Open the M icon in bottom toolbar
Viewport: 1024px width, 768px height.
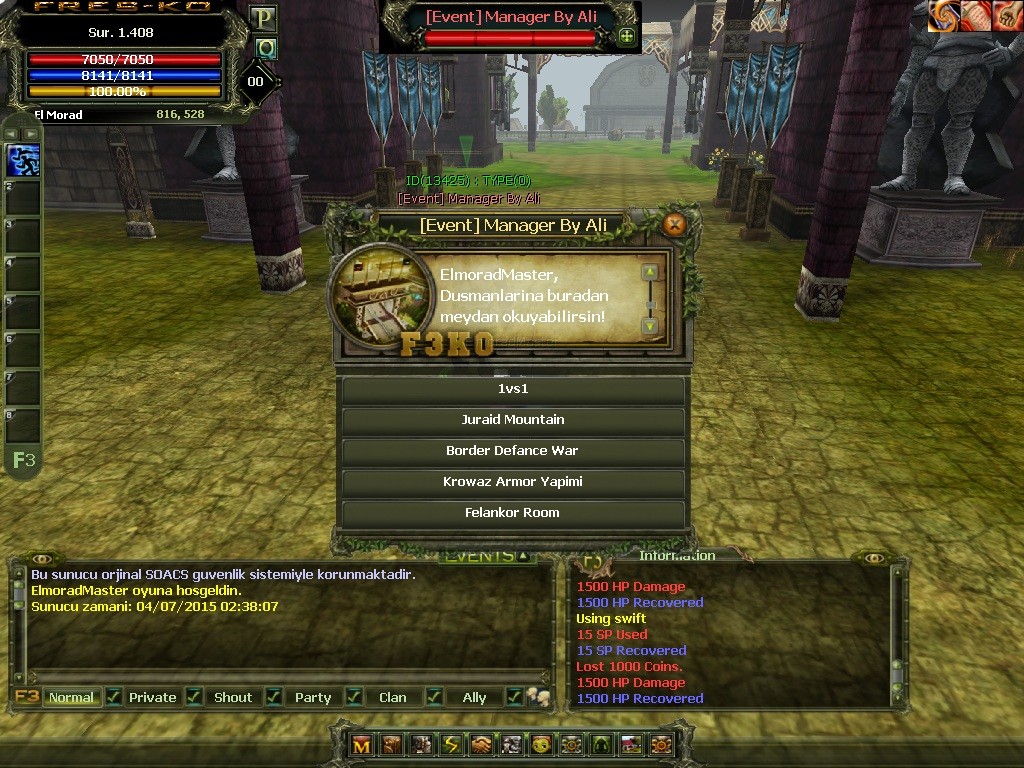[x=362, y=745]
